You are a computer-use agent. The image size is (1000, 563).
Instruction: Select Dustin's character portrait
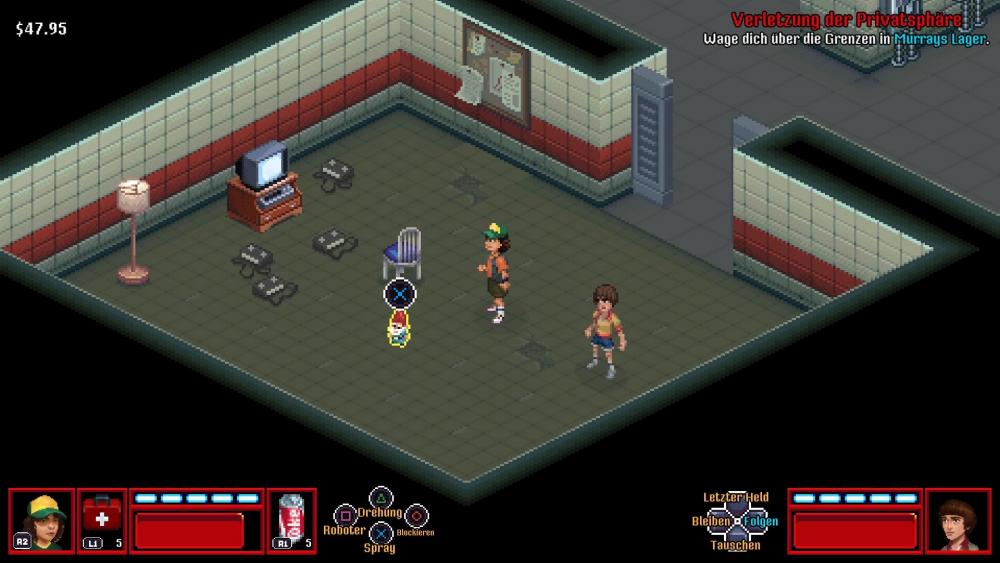pyautogui.click(x=42, y=520)
